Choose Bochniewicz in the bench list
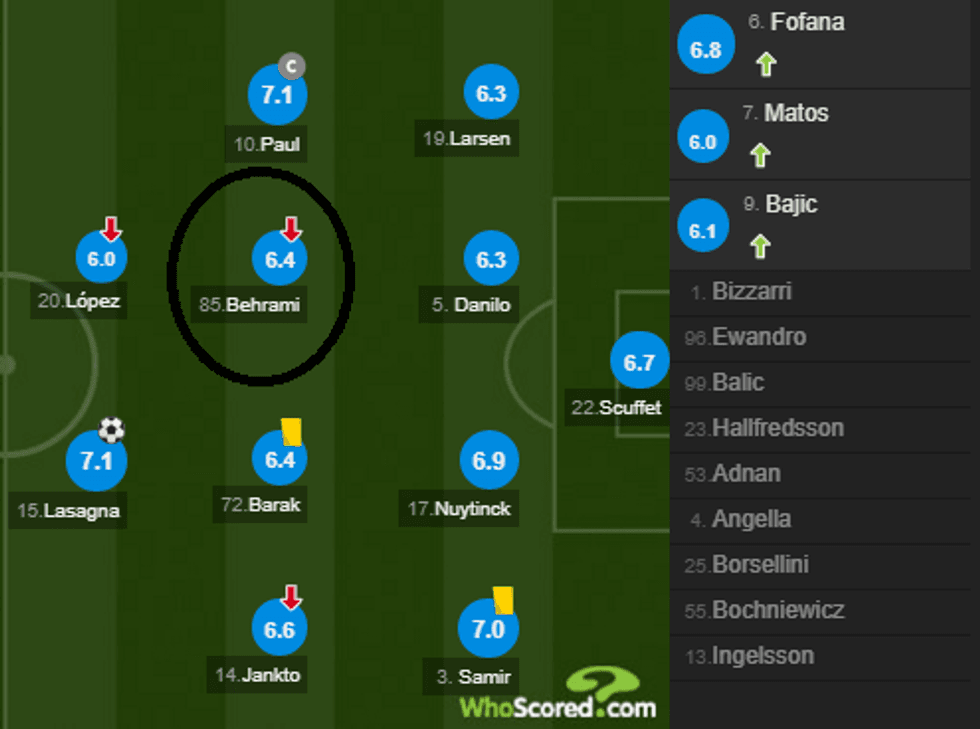The width and height of the screenshot is (980, 729). pyautogui.click(x=778, y=610)
